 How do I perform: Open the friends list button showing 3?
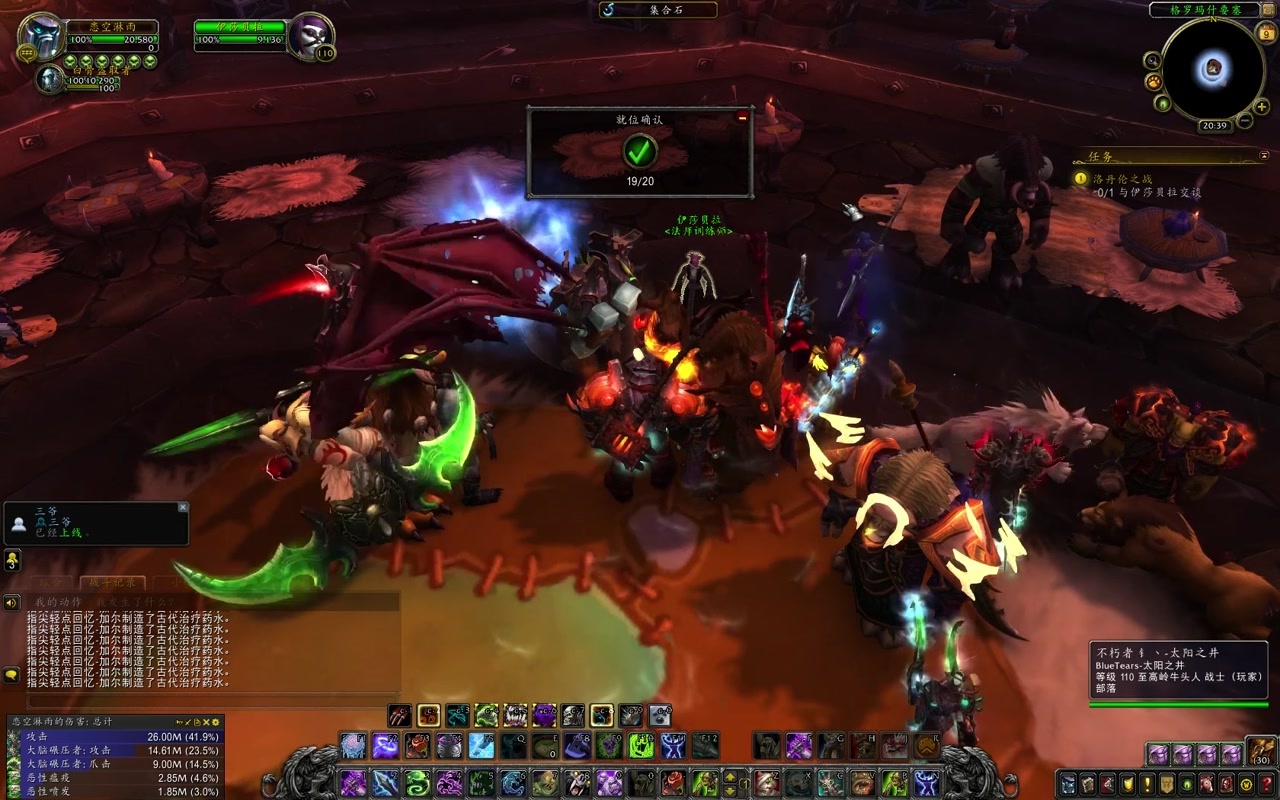point(12,560)
